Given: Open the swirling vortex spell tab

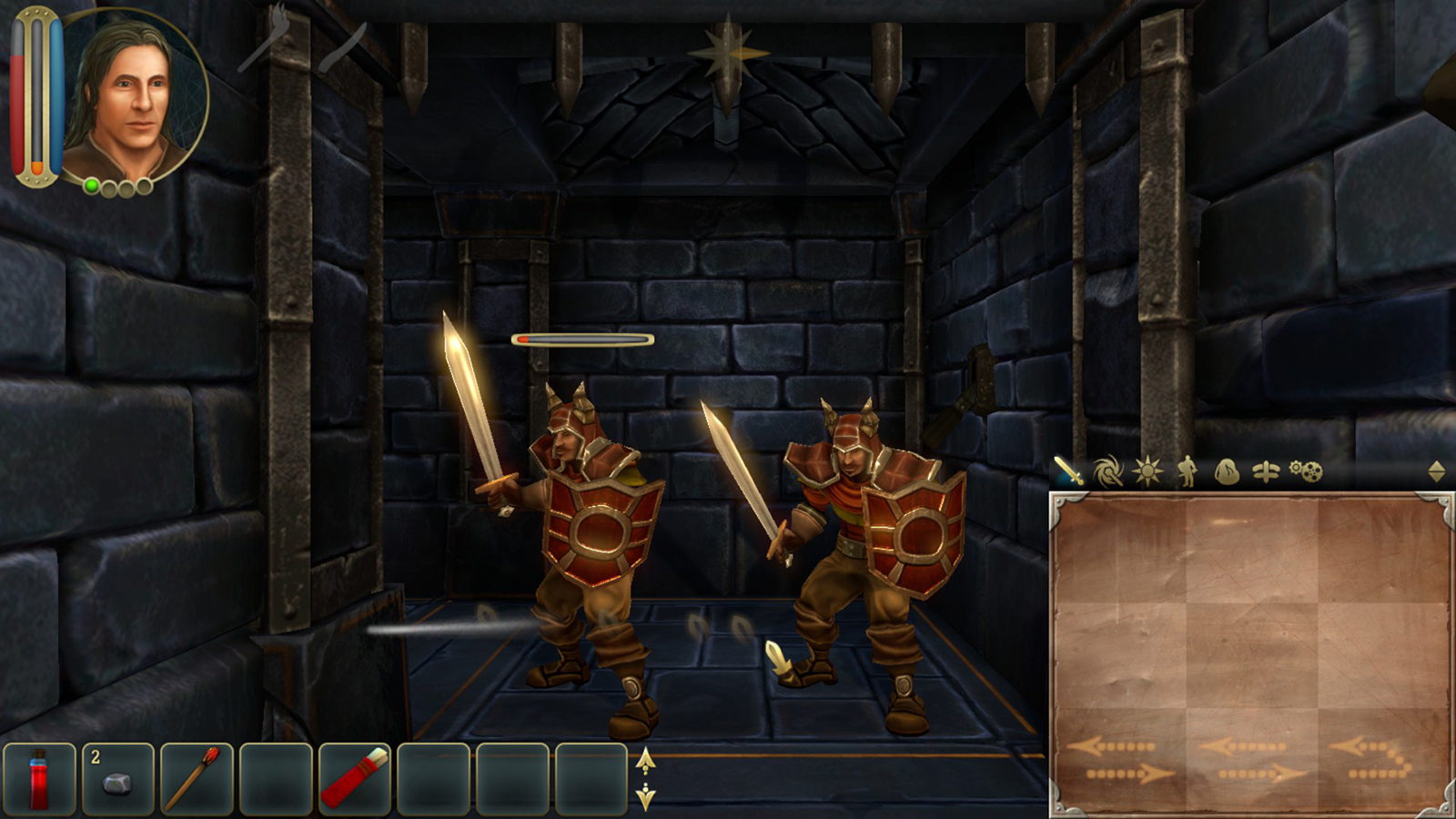Looking at the screenshot, I should [x=1107, y=471].
